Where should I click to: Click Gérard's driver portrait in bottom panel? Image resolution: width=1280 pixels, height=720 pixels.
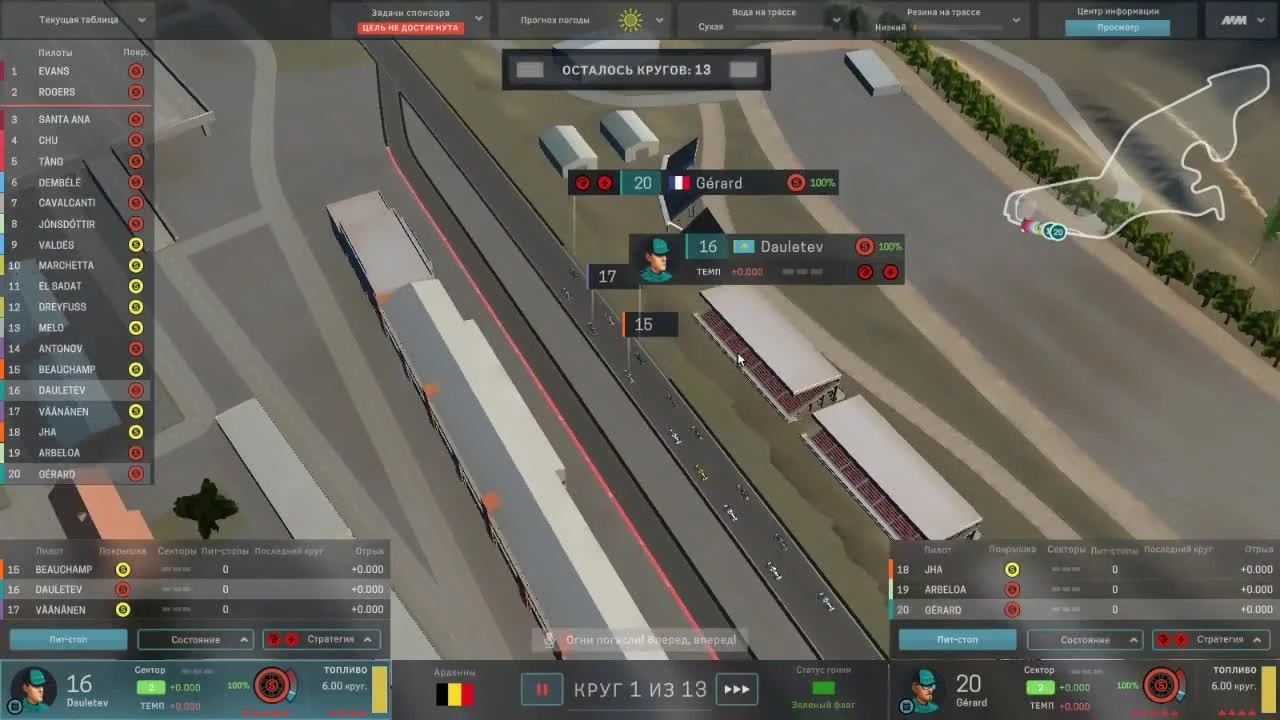(x=926, y=688)
